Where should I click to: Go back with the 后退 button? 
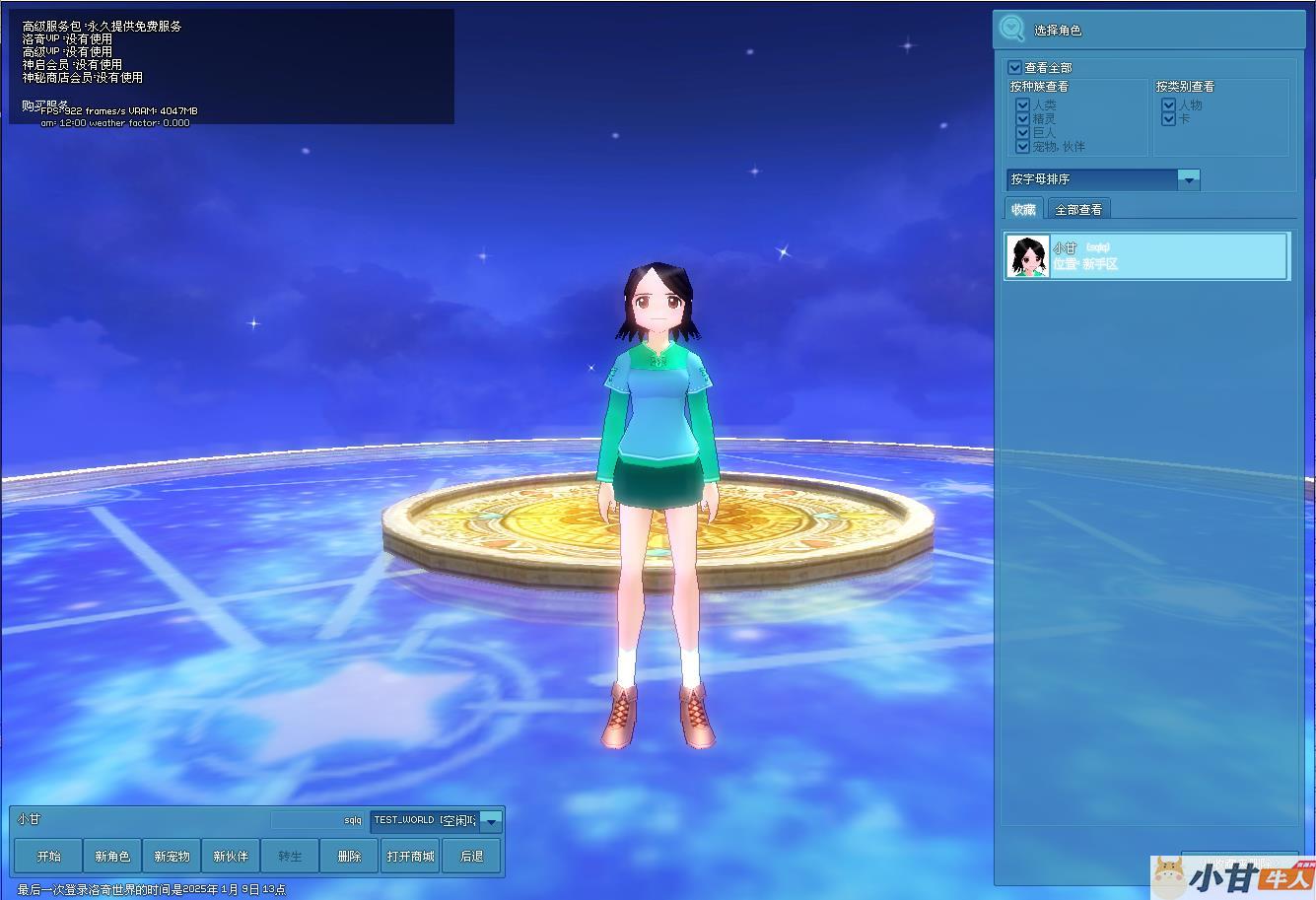(x=471, y=856)
